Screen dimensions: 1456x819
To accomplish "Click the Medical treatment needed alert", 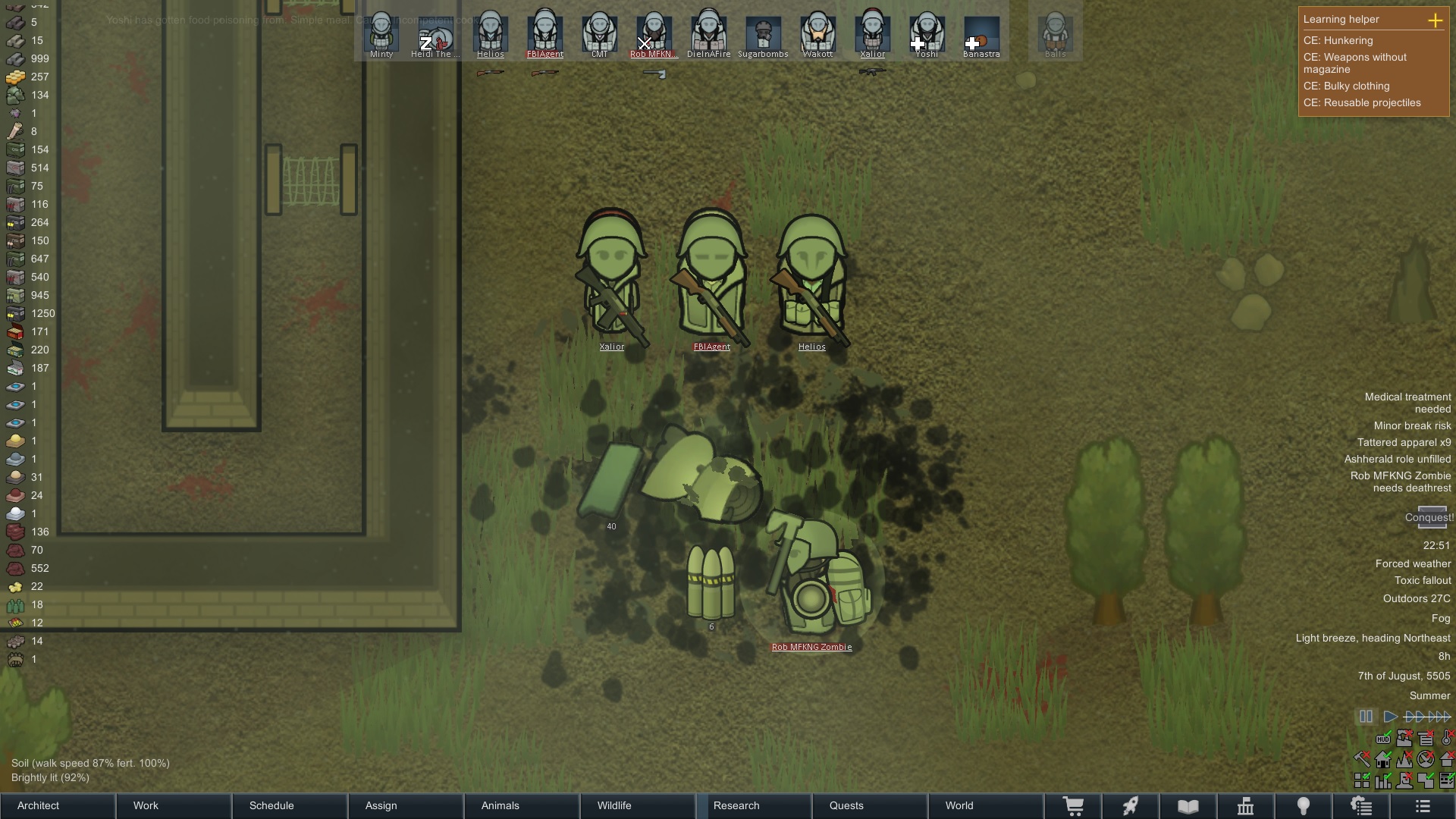I will pos(1407,403).
